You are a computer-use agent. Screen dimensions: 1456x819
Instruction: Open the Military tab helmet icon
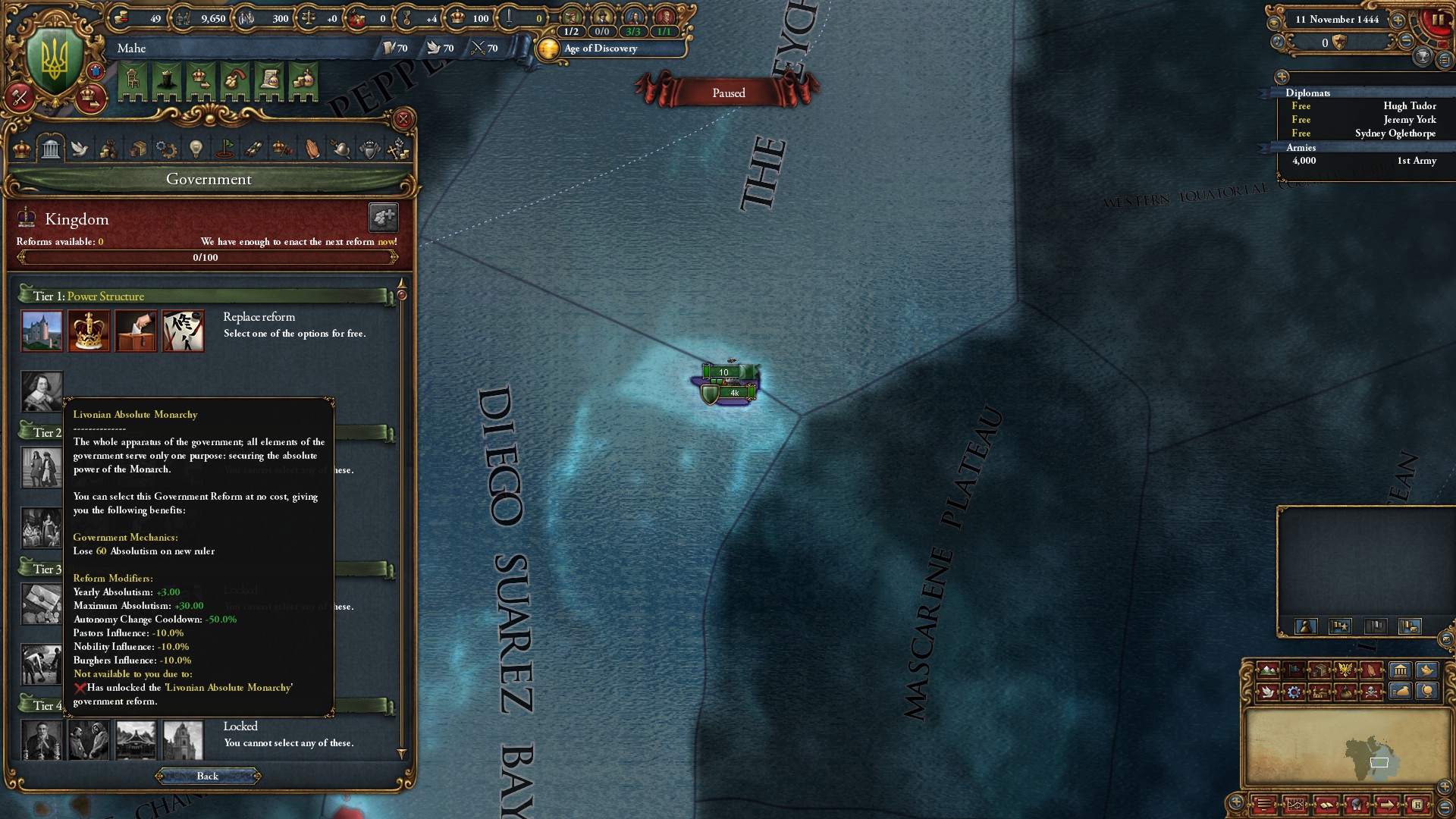tap(341, 149)
